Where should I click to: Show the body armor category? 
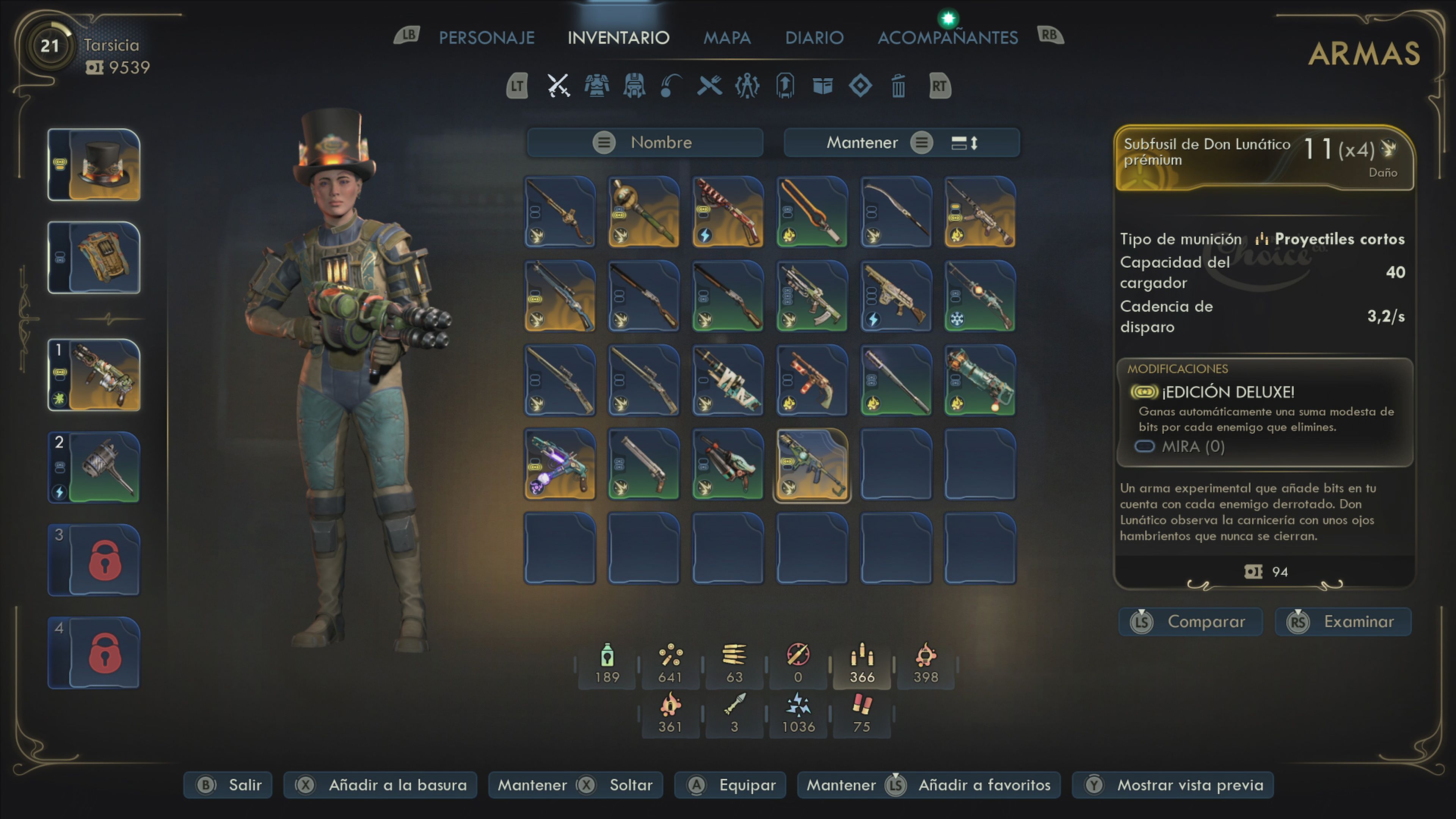pyautogui.click(x=596, y=86)
